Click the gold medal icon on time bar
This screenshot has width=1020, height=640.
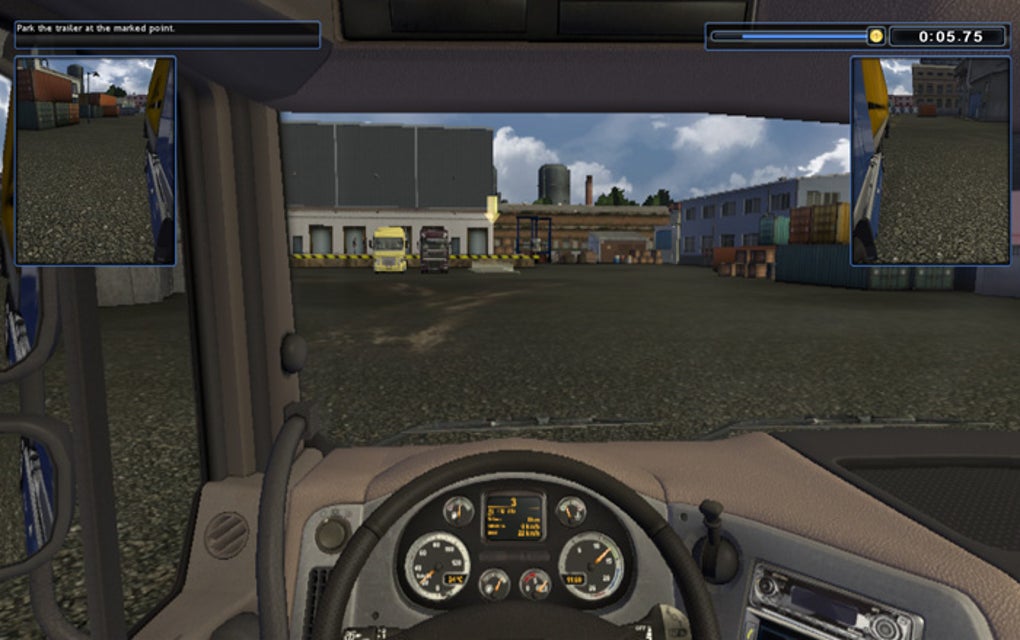pyautogui.click(x=876, y=36)
